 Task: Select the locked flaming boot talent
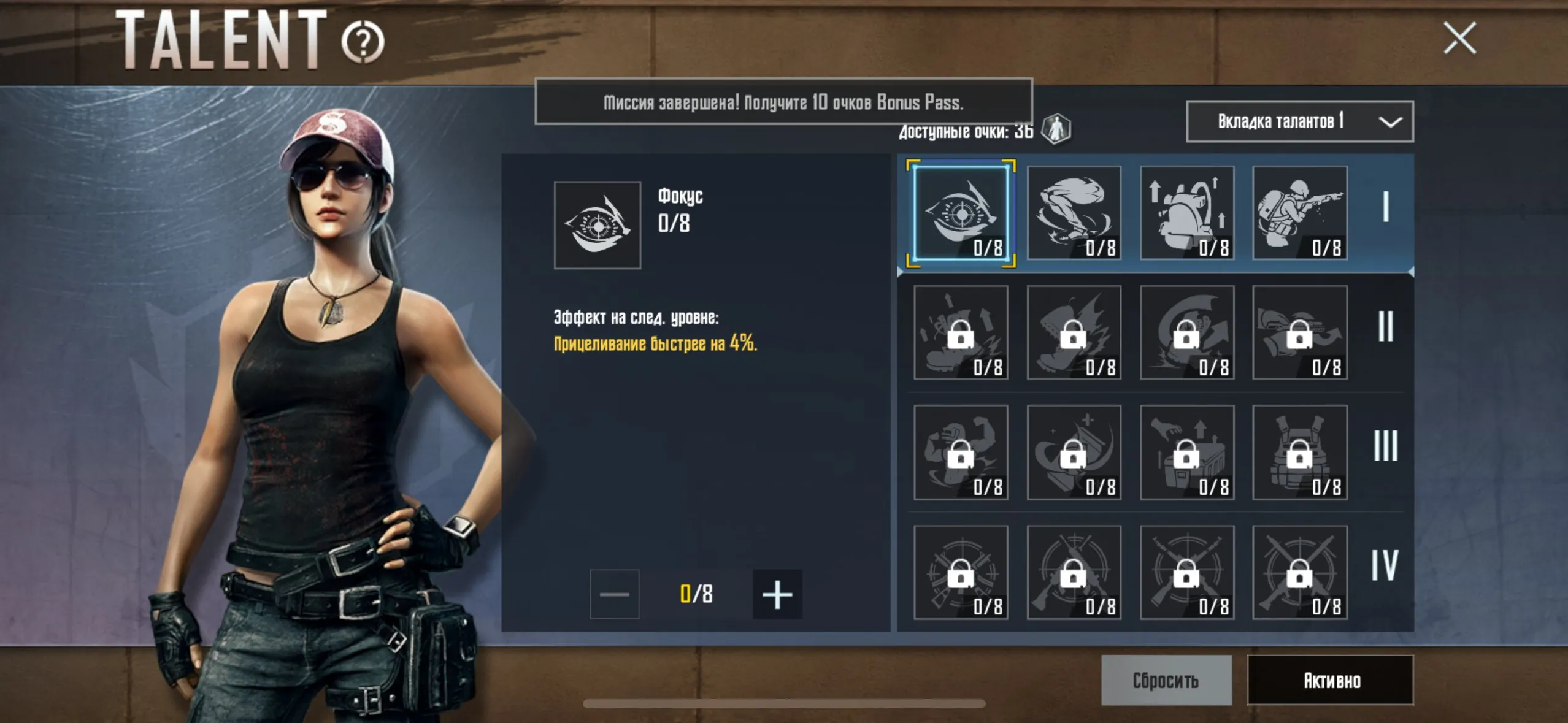(x=1074, y=333)
